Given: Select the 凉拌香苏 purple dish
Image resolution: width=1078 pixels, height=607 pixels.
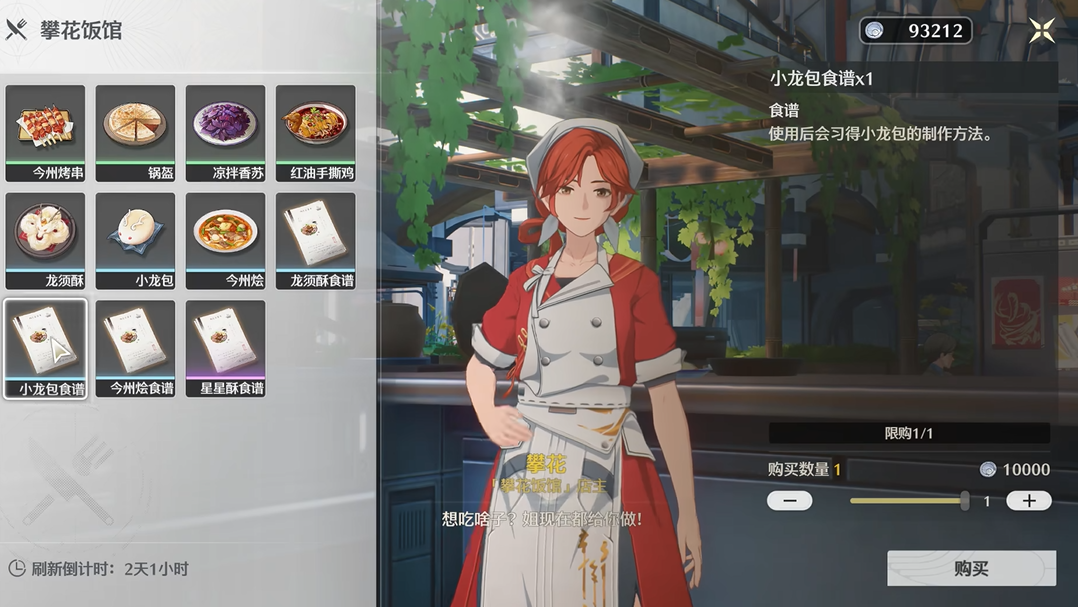Looking at the screenshot, I should pos(225,132).
